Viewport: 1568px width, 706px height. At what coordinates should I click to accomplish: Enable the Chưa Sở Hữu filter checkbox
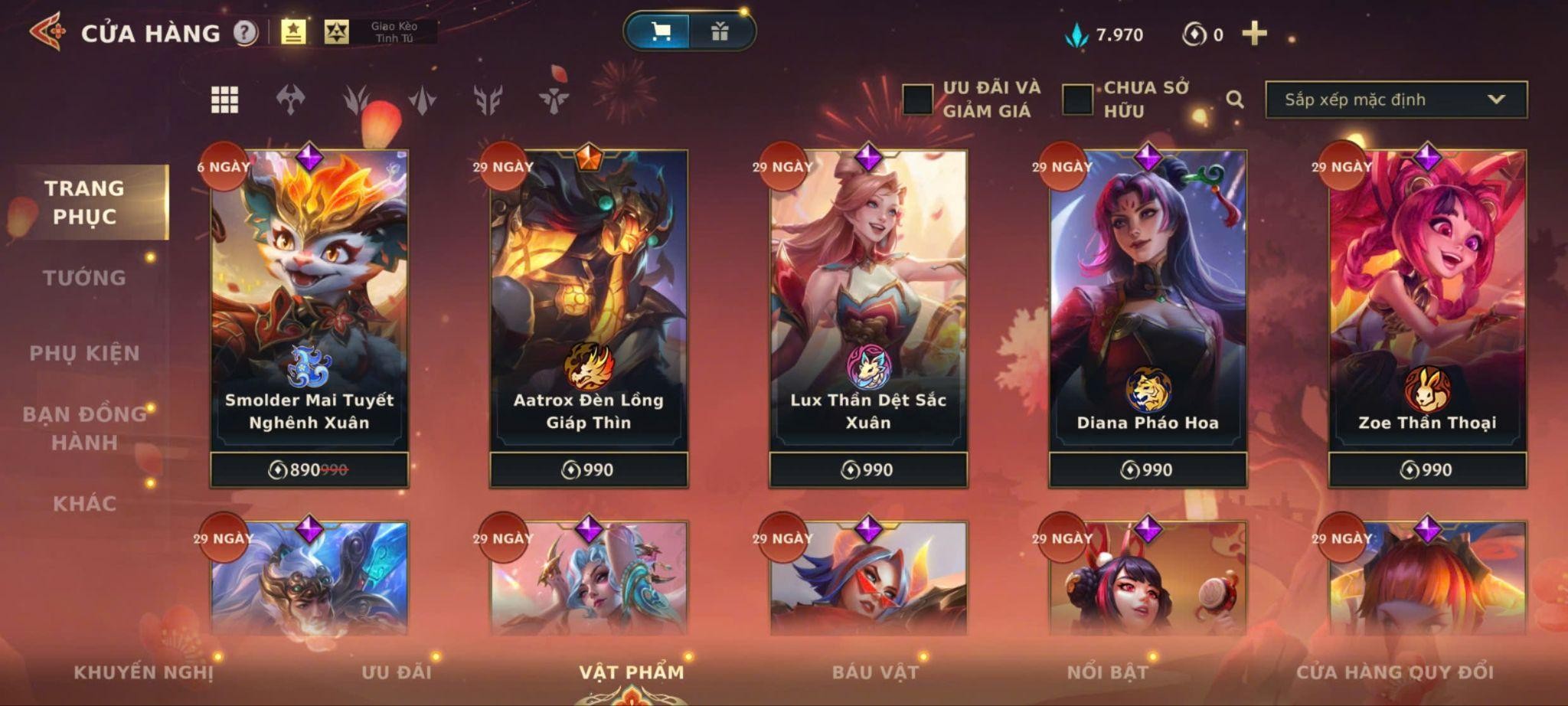click(x=1077, y=100)
